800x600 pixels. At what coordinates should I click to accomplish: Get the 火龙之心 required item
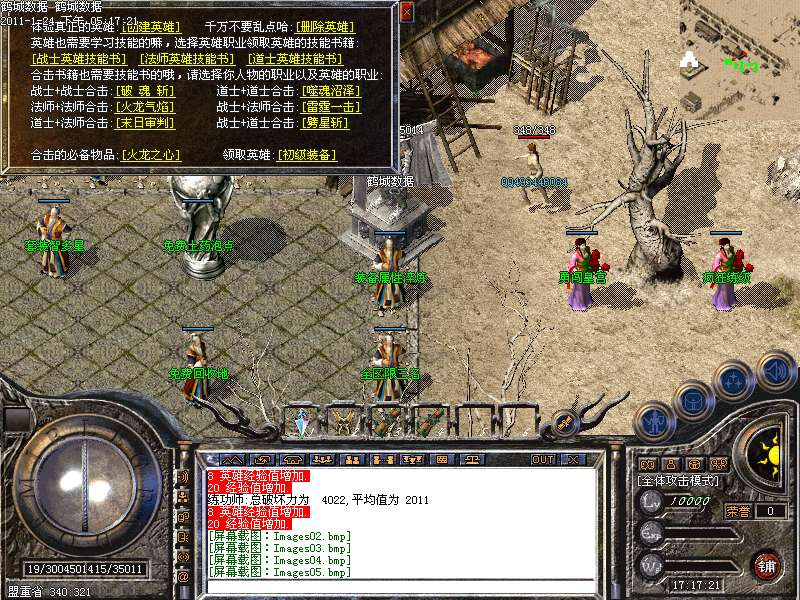(150, 155)
